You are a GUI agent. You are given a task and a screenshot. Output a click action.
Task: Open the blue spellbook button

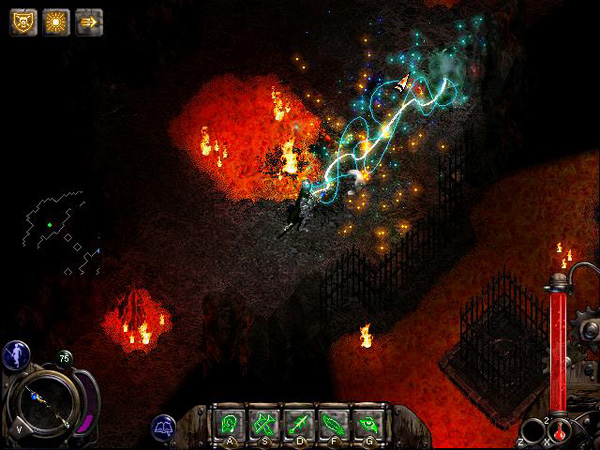coord(164,428)
